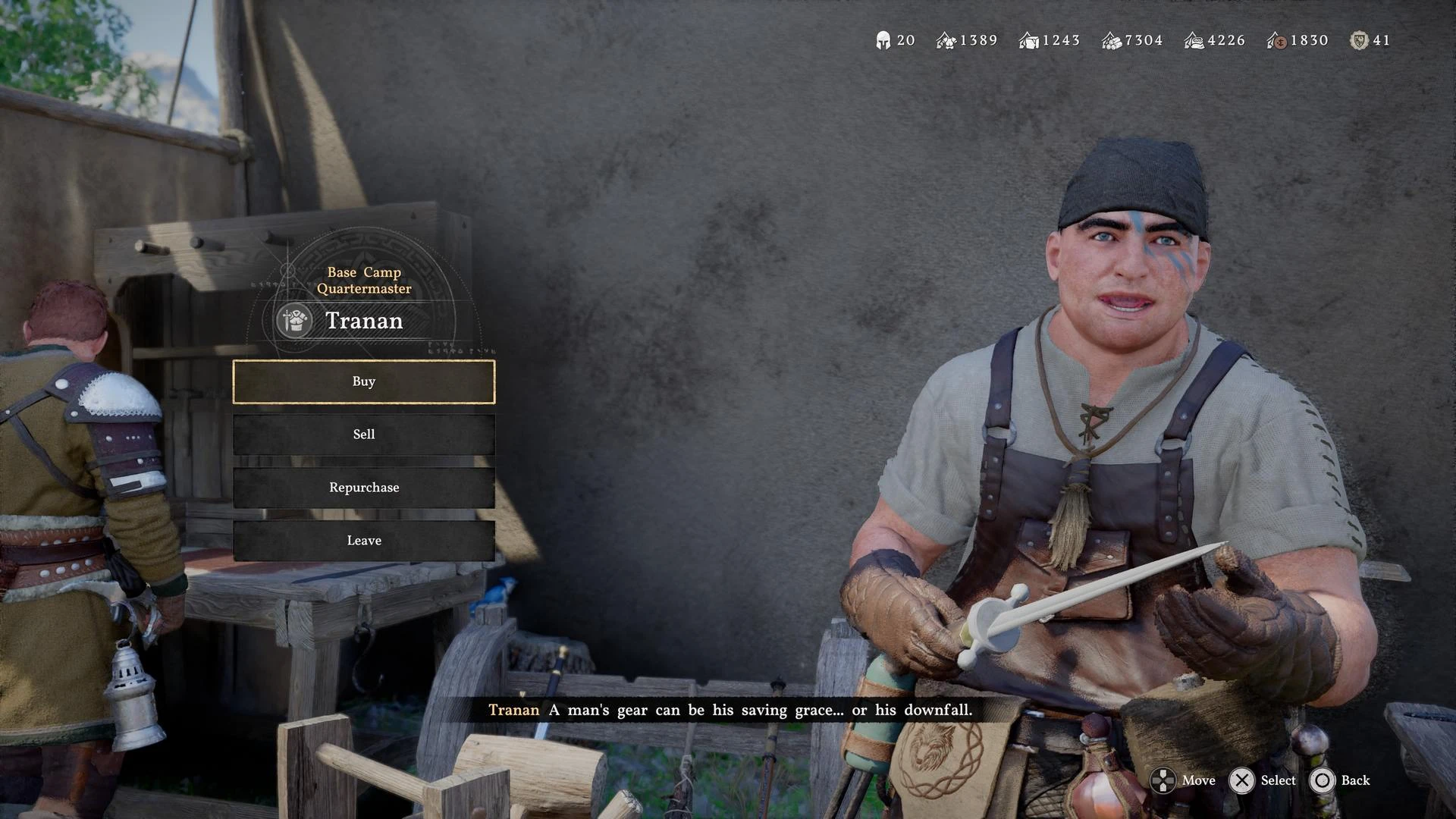Choose Buy from the quartermaster menu
Image resolution: width=1456 pixels, height=819 pixels.
pos(364,381)
